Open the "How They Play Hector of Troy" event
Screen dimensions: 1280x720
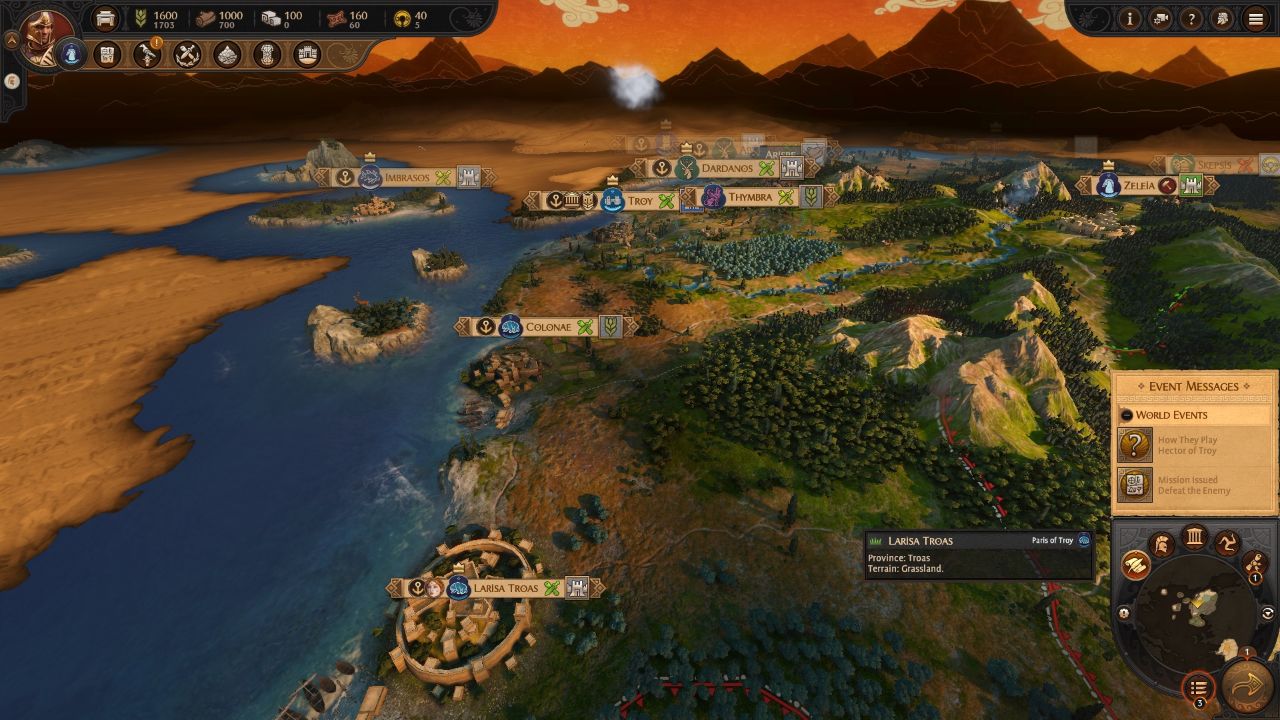pyautogui.click(x=1190, y=447)
